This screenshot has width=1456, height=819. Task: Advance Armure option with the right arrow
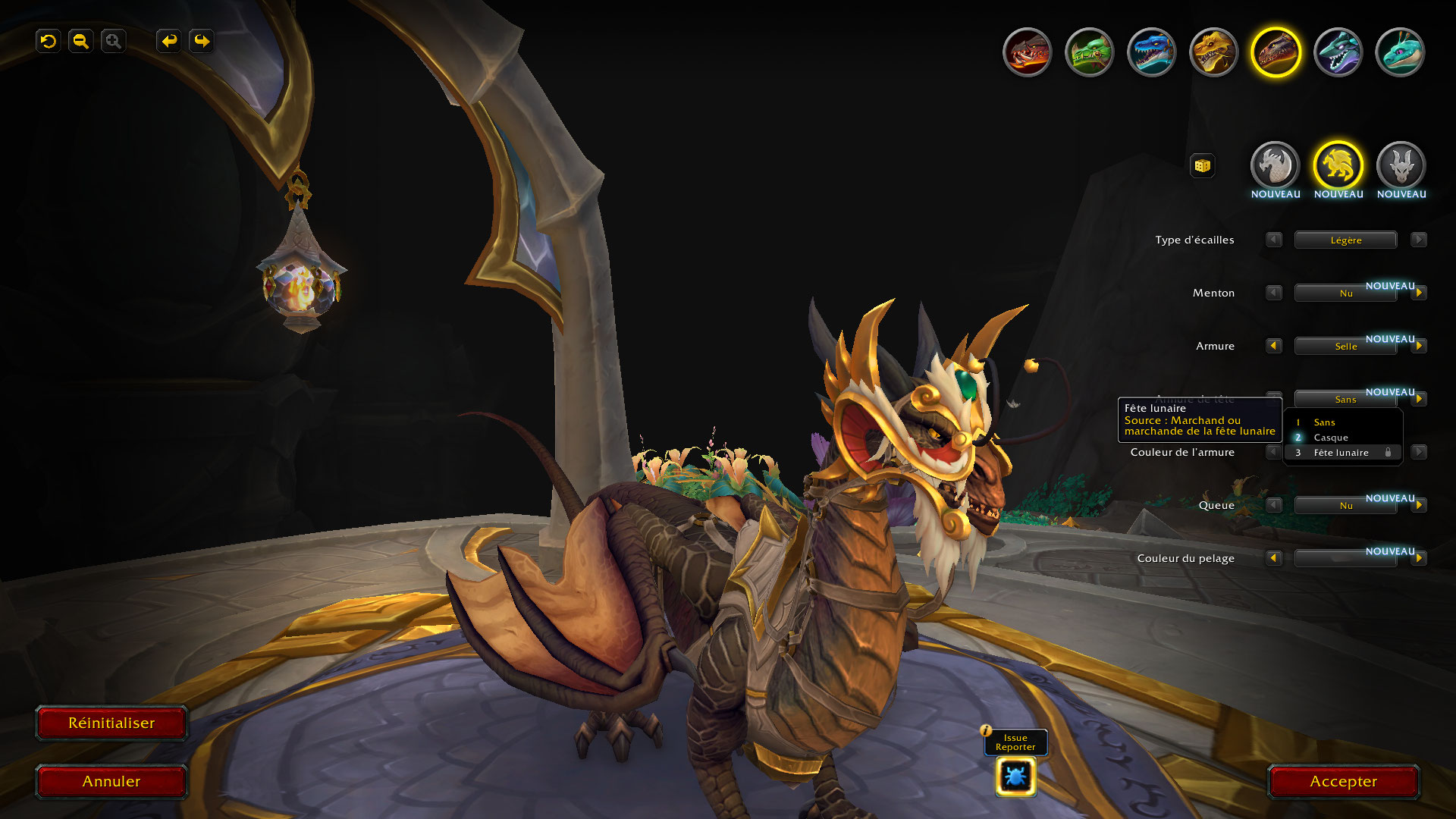(x=1419, y=346)
